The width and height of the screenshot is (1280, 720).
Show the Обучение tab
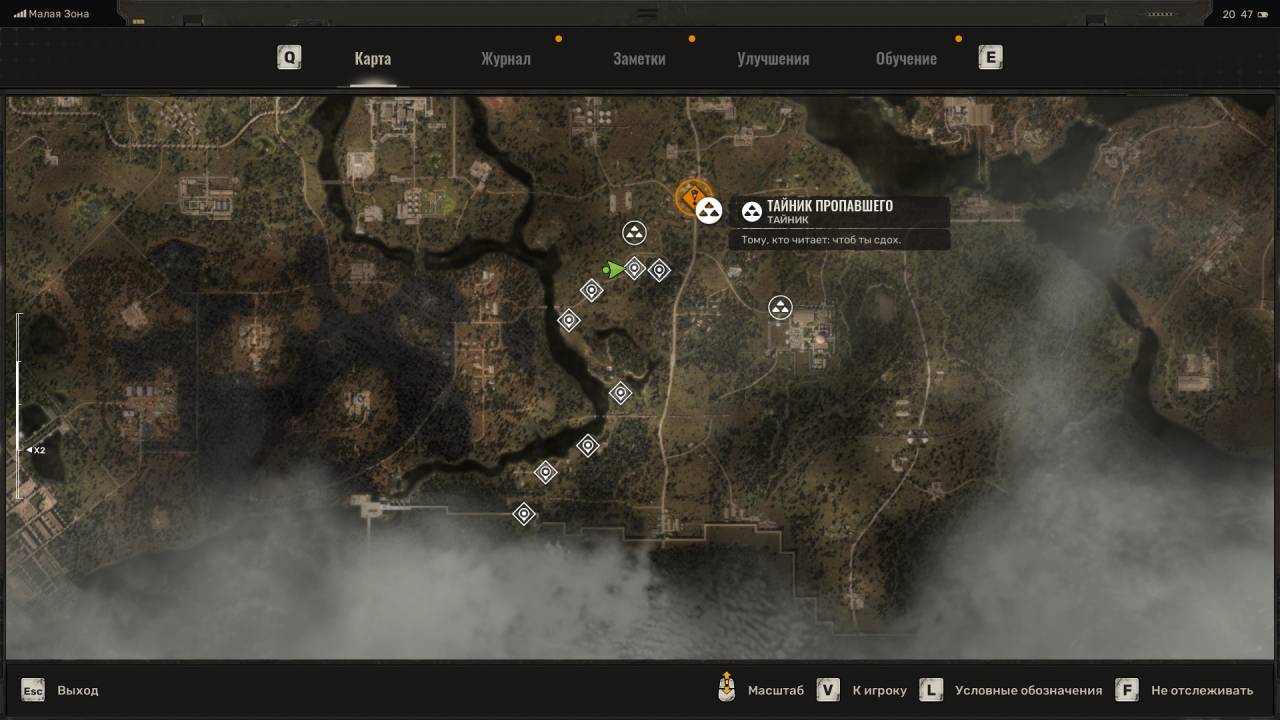pos(906,58)
